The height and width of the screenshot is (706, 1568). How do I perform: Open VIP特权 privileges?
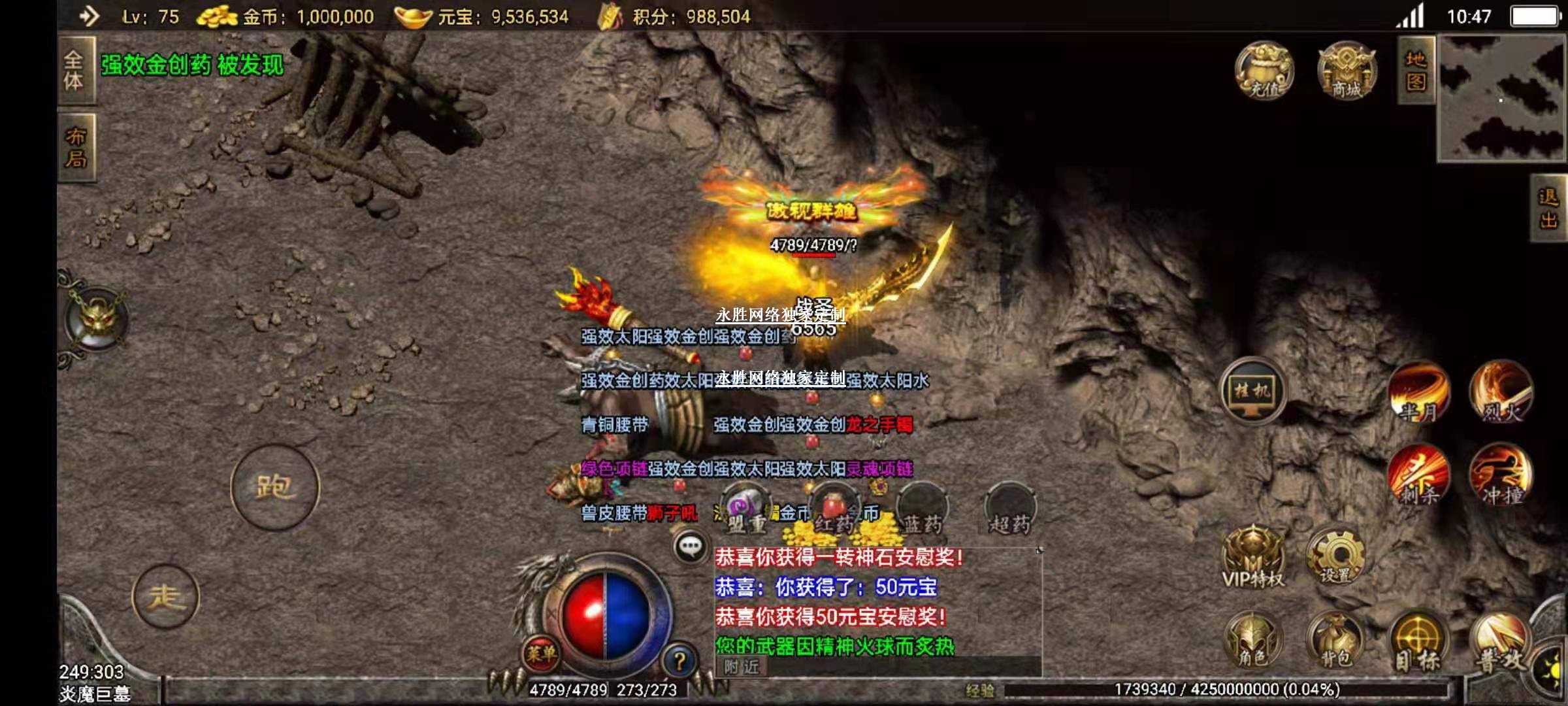click(1253, 559)
